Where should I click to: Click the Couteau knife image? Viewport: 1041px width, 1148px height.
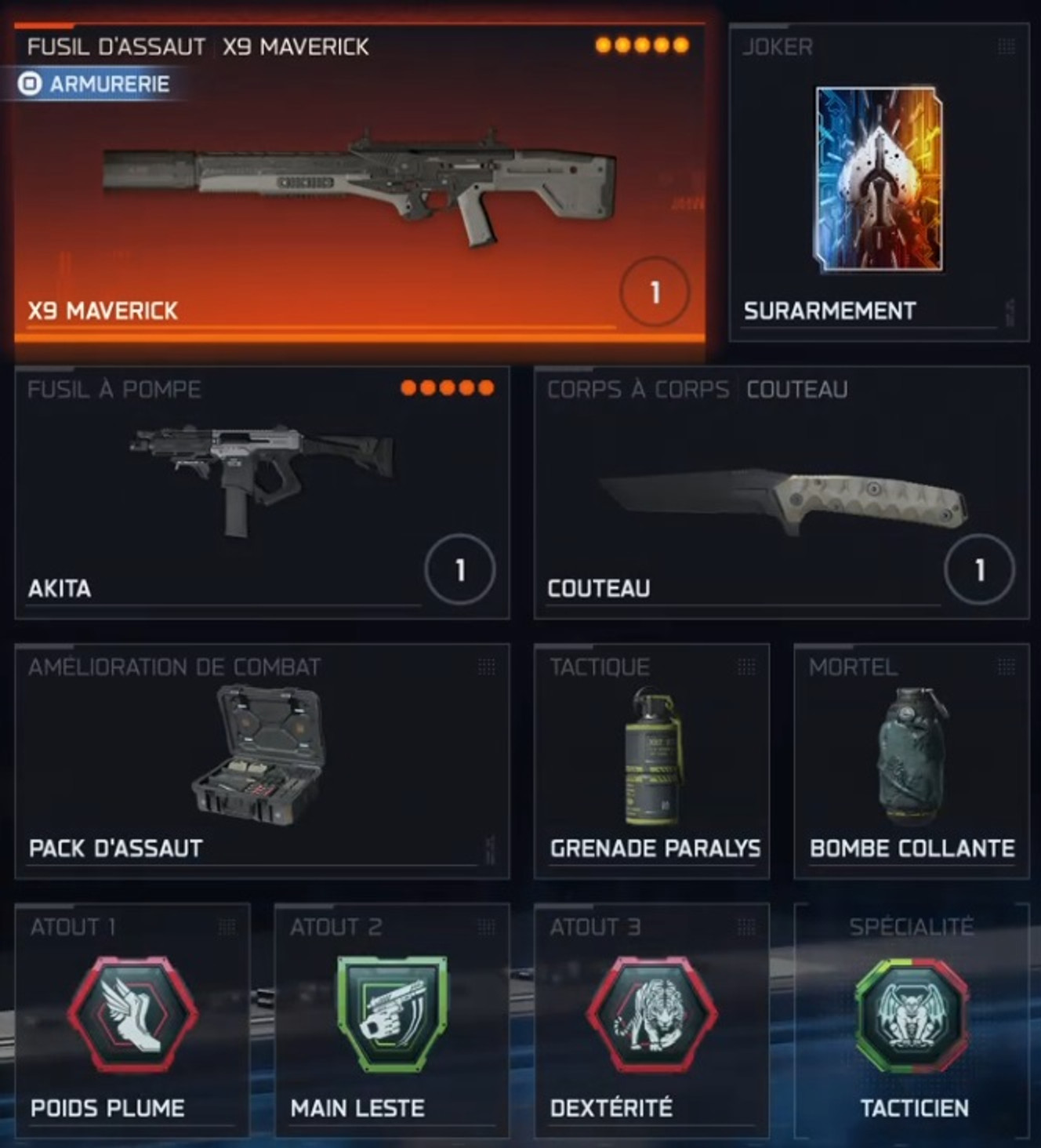pos(784,498)
